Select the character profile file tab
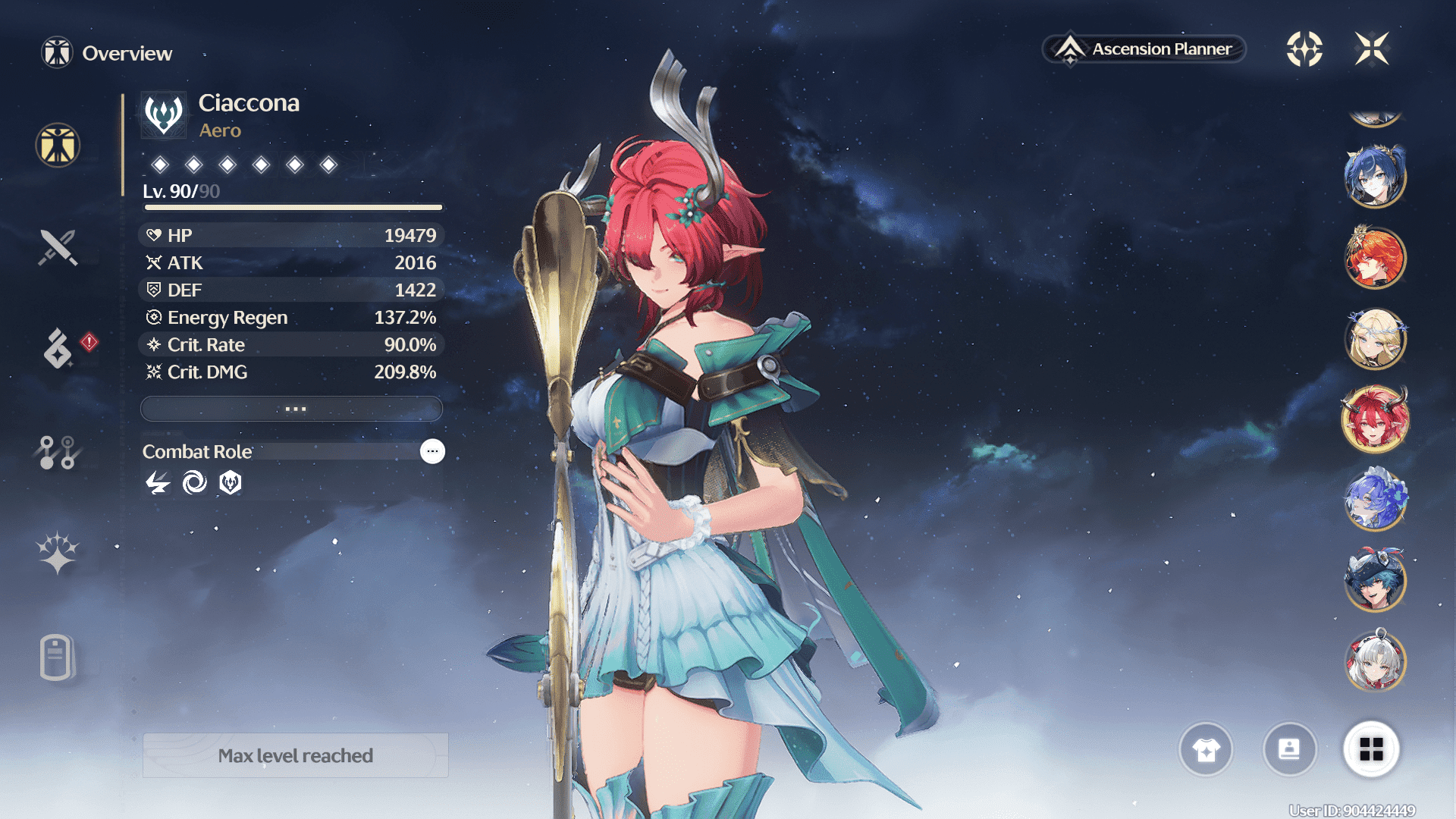The height and width of the screenshot is (819, 1456). point(56,657)
